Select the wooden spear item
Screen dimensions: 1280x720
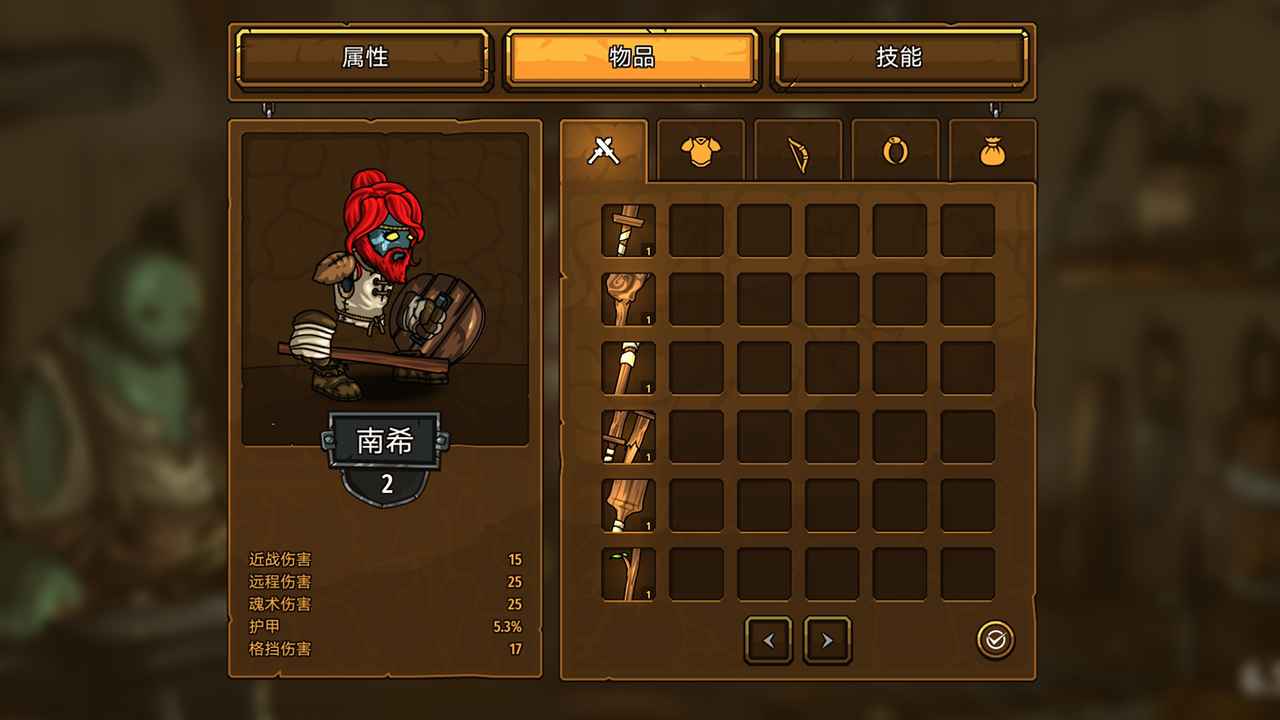628,505
